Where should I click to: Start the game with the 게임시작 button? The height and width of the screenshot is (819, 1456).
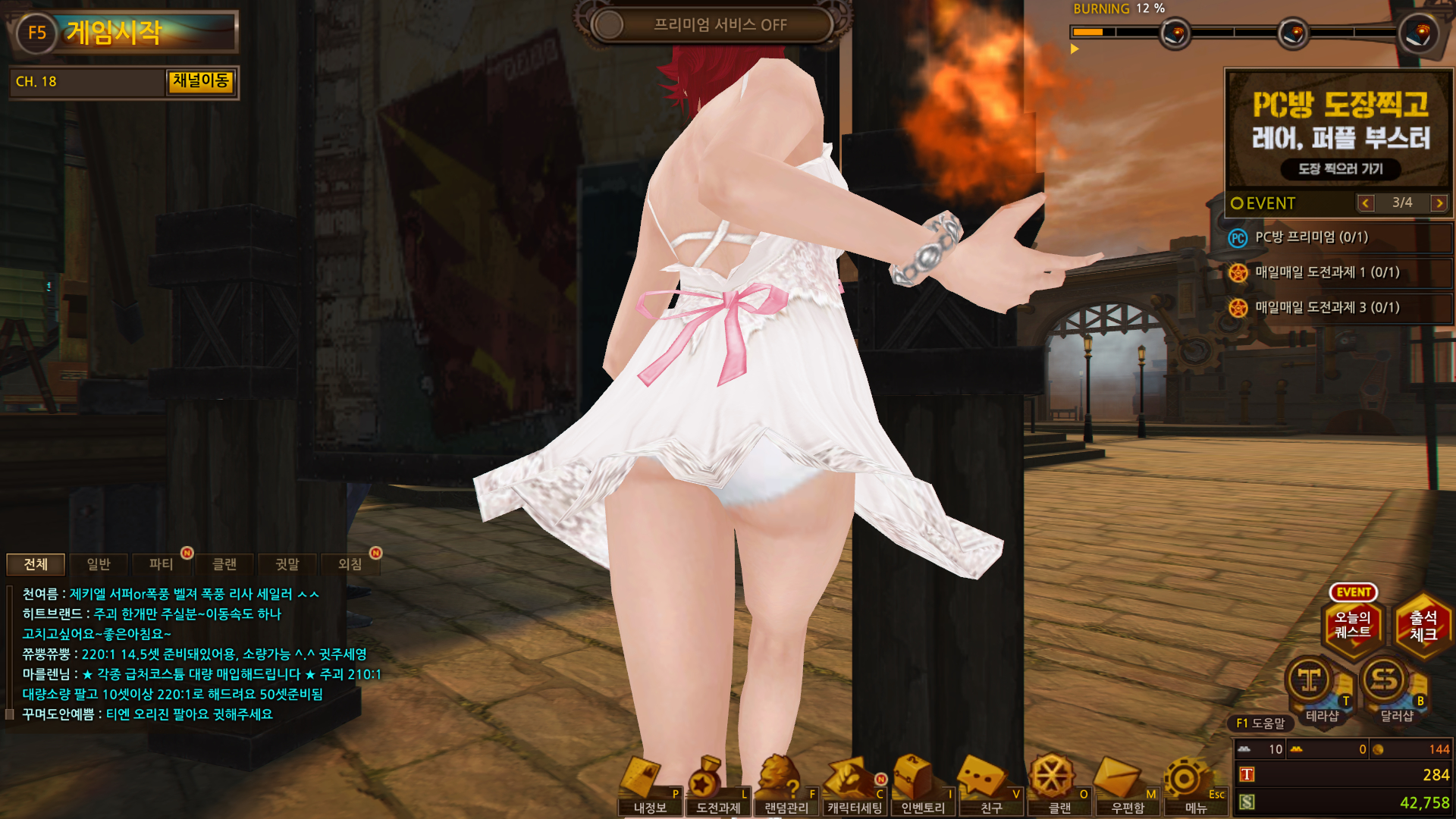(124, 33)
